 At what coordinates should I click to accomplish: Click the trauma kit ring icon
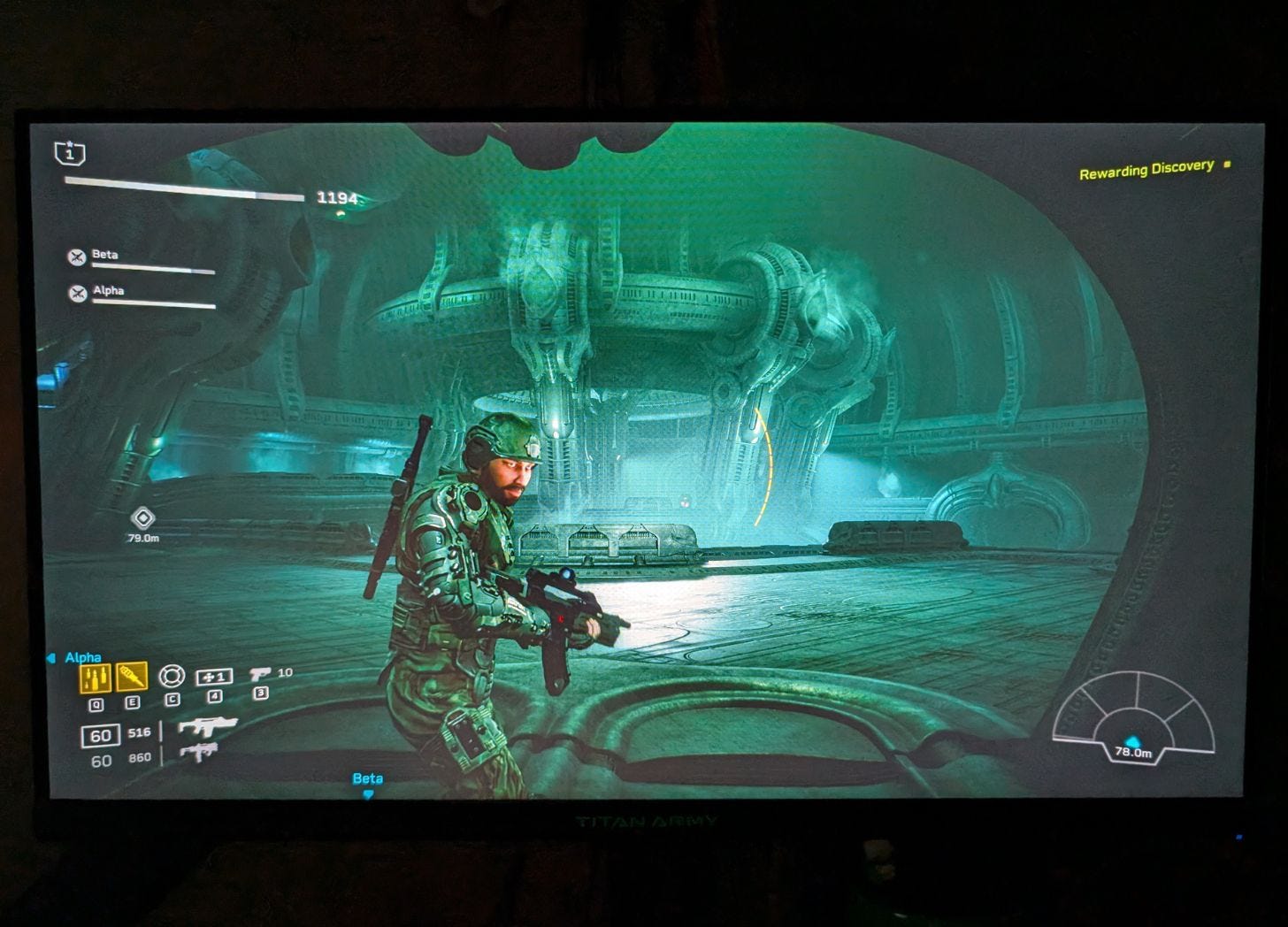tap(172, 676)
